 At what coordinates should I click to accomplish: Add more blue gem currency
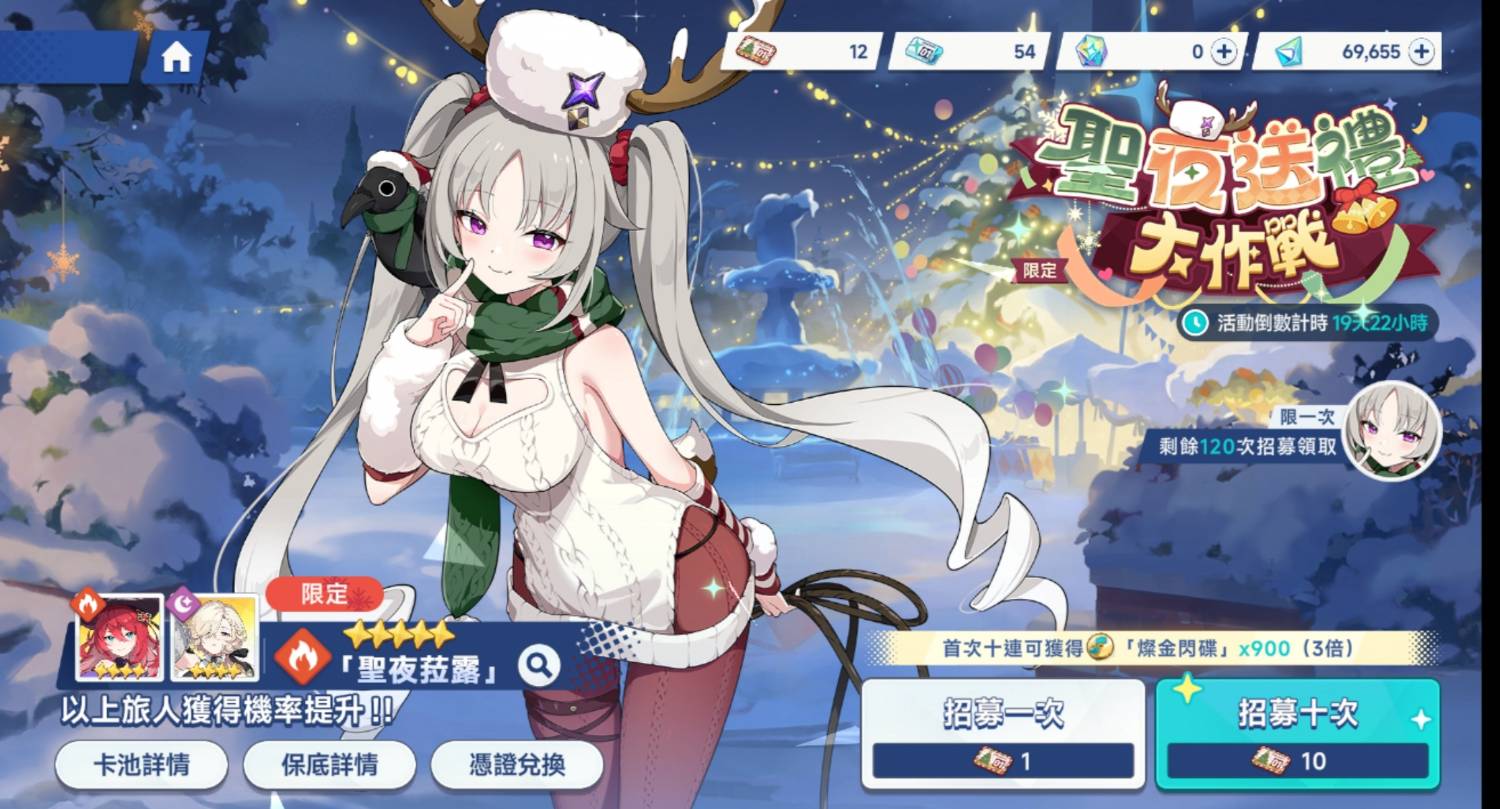[x=1421, y=52]
